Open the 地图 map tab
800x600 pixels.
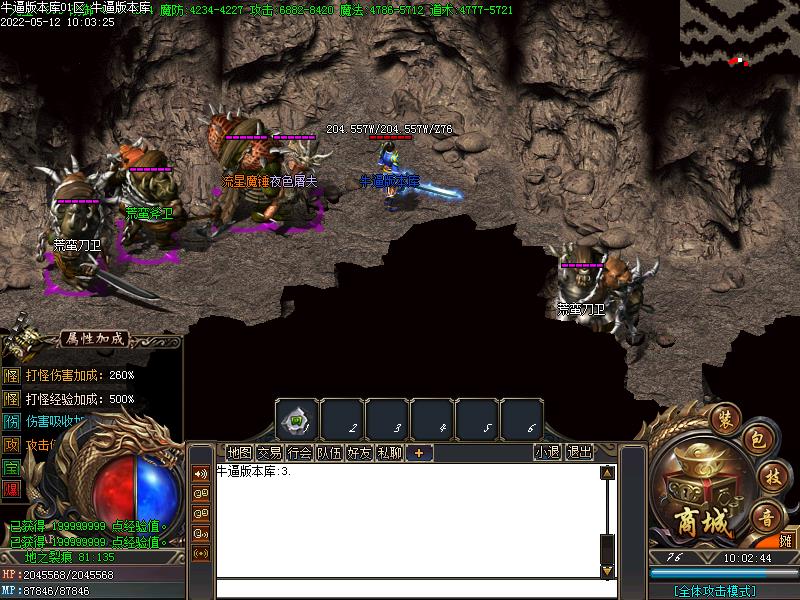239,452
